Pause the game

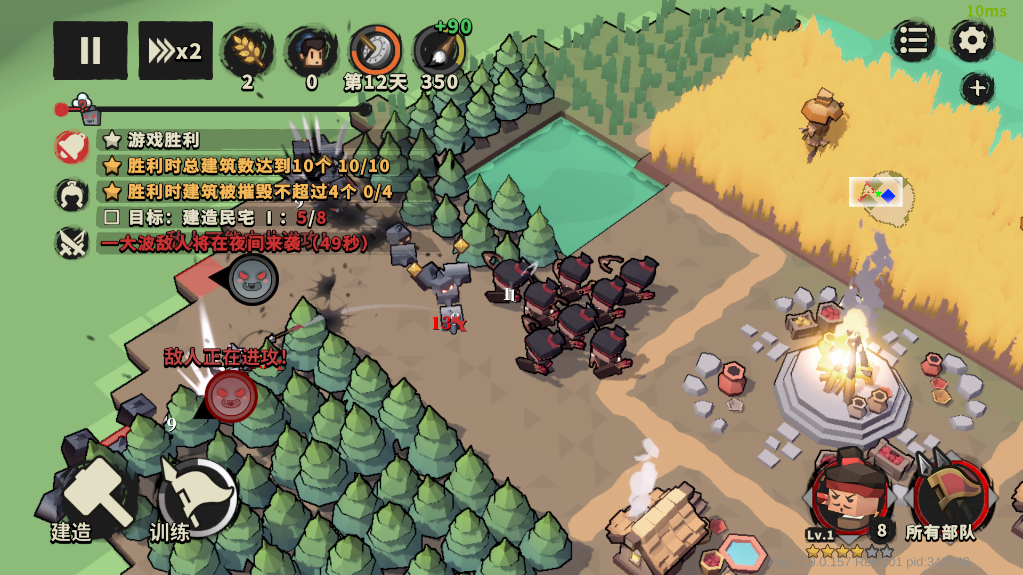pyautogui.click(x=90, y=50)
